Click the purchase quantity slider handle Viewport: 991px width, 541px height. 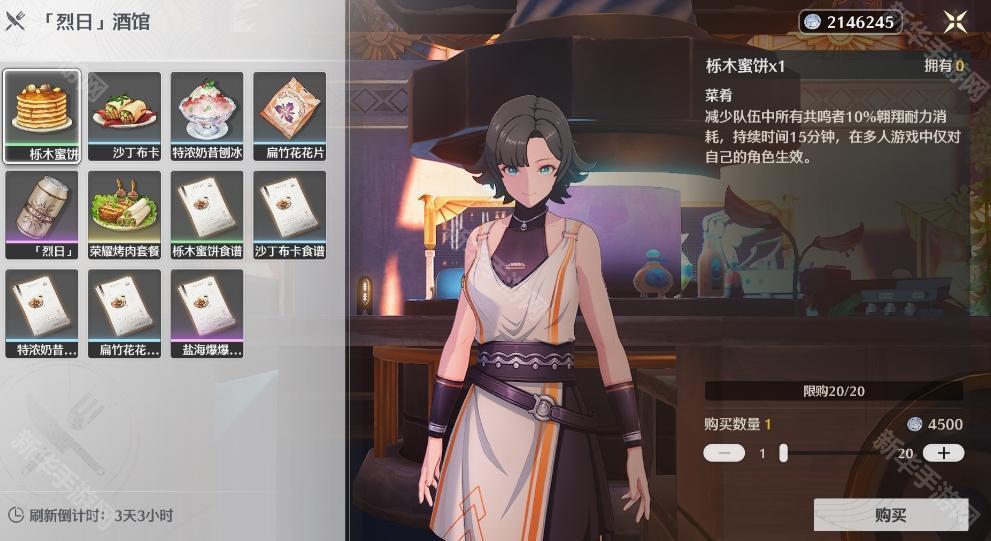pyautogui.click(x=783, y=453)
